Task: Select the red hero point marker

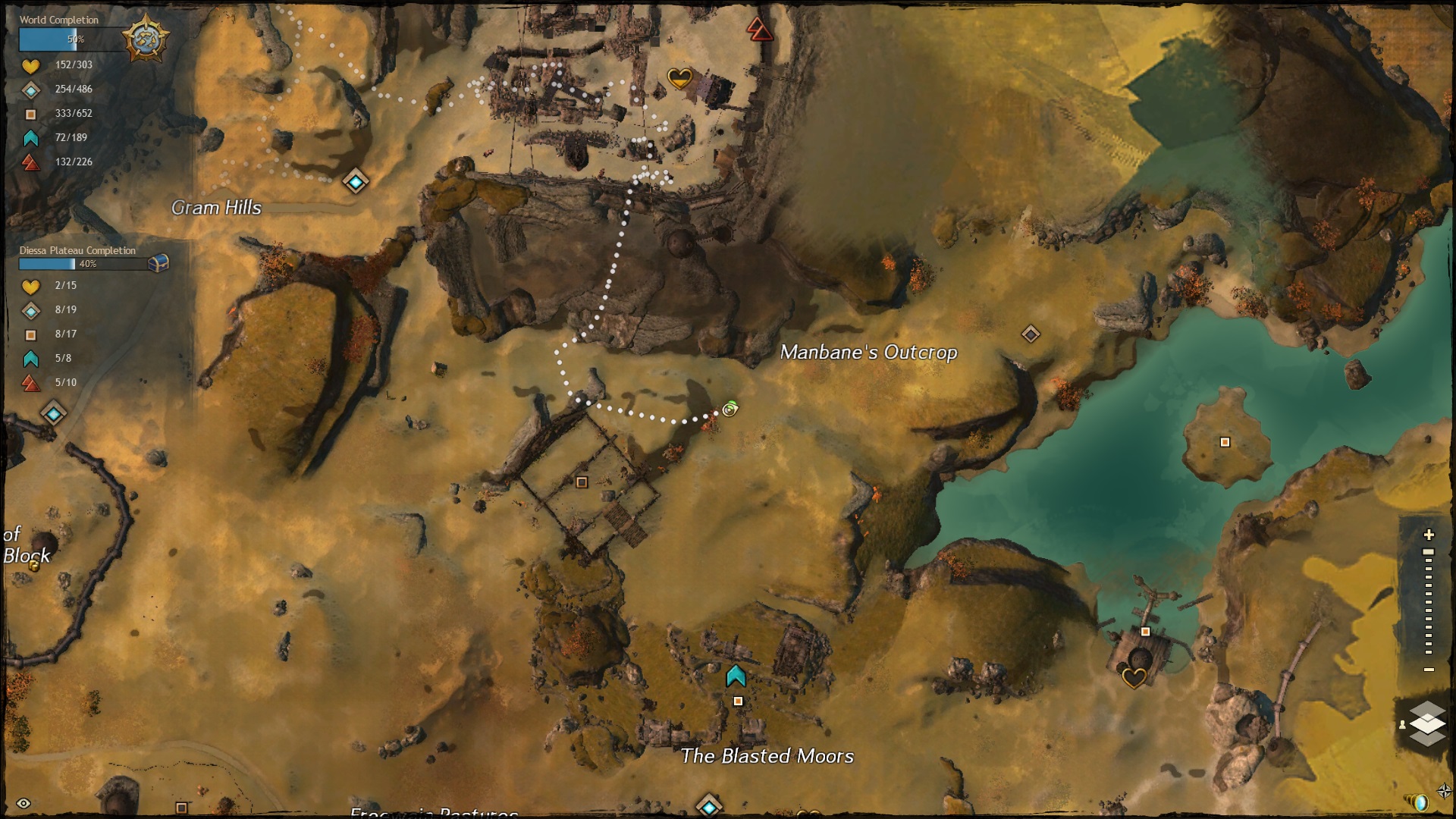Action: 759,30
